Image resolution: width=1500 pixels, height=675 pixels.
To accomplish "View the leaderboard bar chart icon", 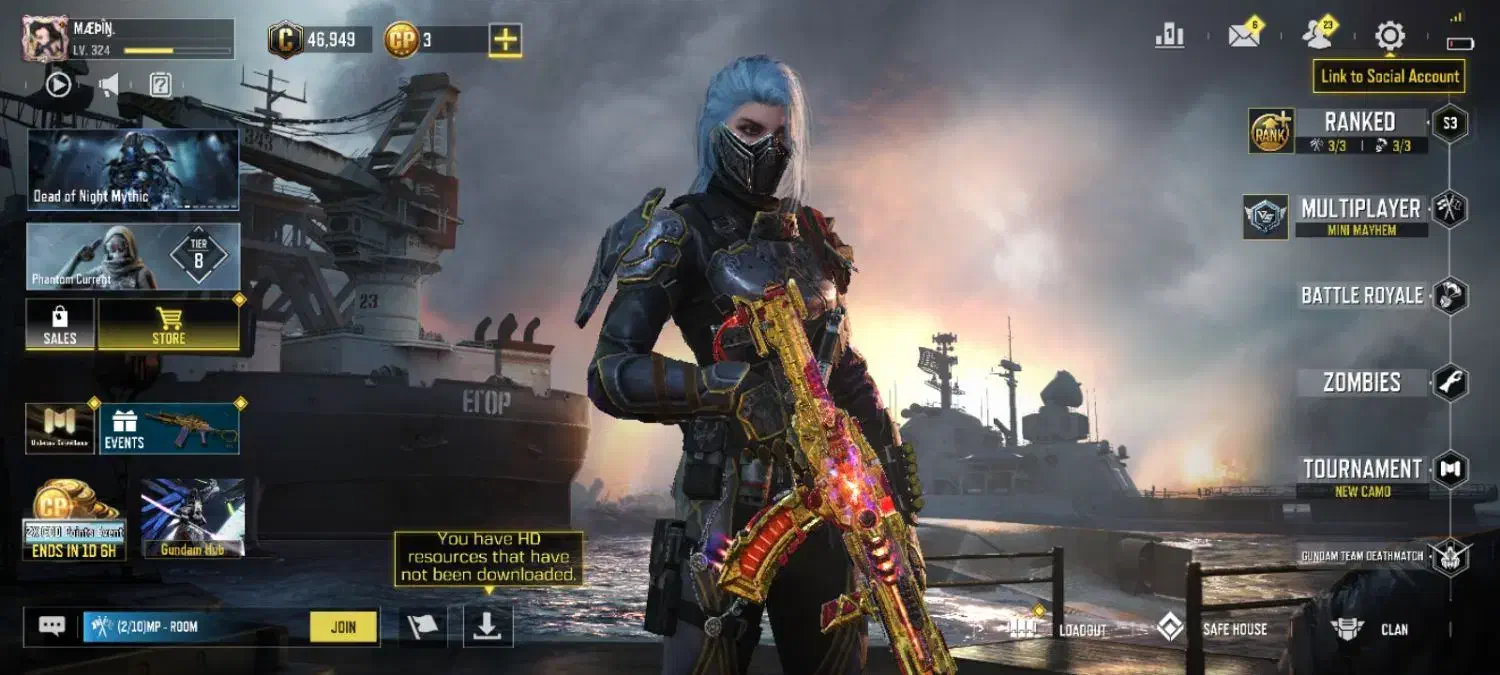I will pyautogui.click(x=1169, y=36).
